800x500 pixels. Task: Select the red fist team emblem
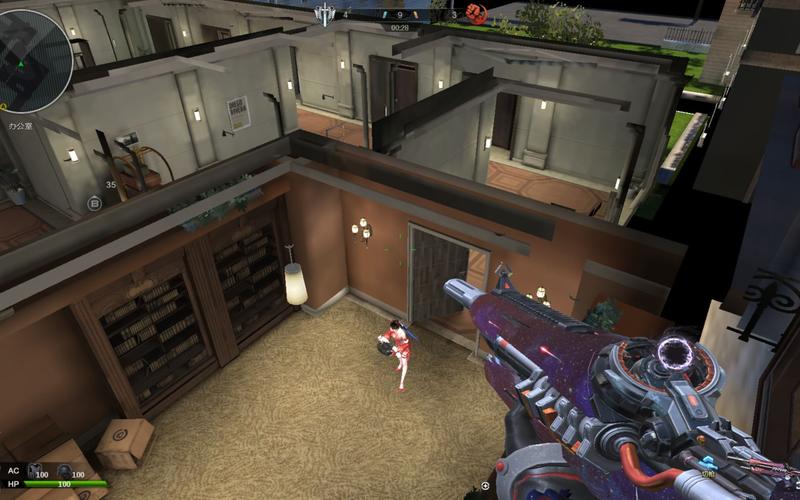click(x=476, y=13)
